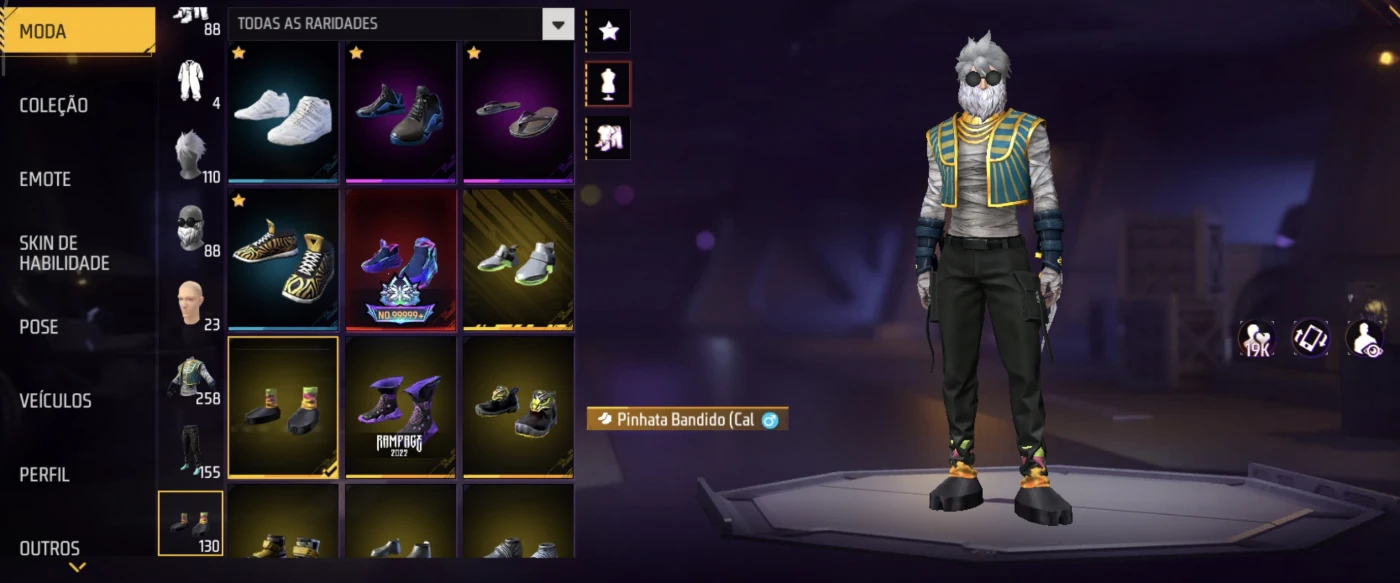The image size is (1400, 583).
Task: Click the 19K likes heart icon
Action: [x=1256, y=338]
